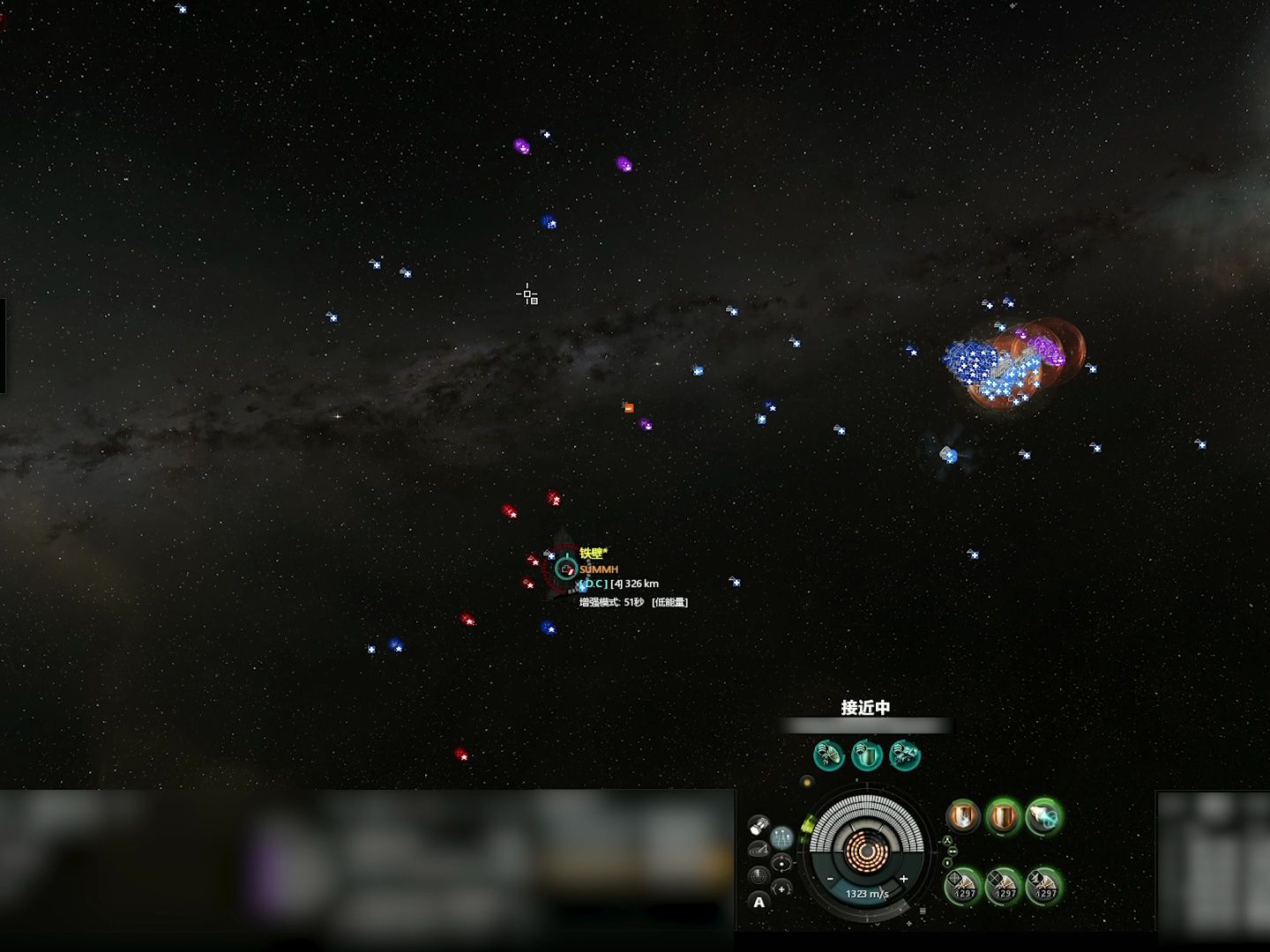Toggle weapon grouping with the linked-dots icon
Viewport: 1270px width, 952px height.
coord(952,851)
